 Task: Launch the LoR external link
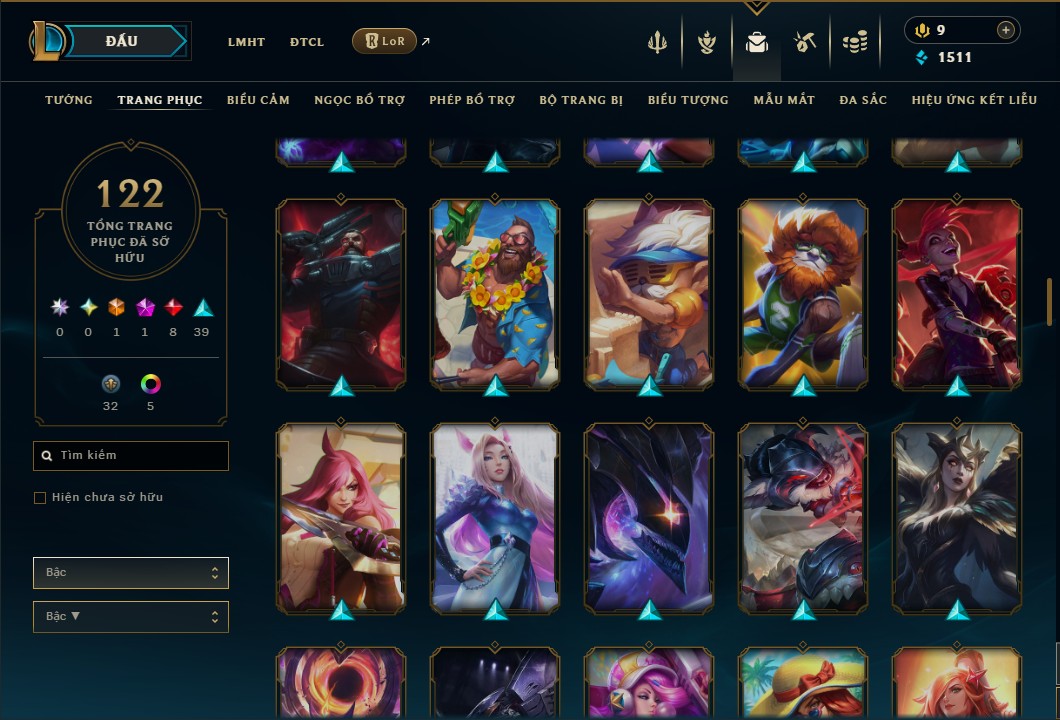click(385, 41)
